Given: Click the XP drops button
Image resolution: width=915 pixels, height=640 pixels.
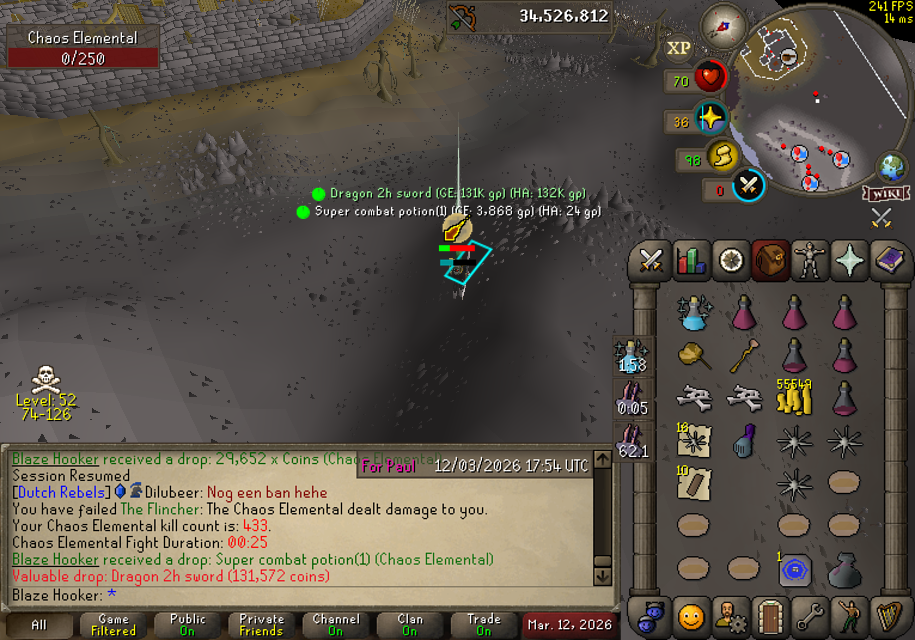Looking at the screenshot, I should coord(678,47).
